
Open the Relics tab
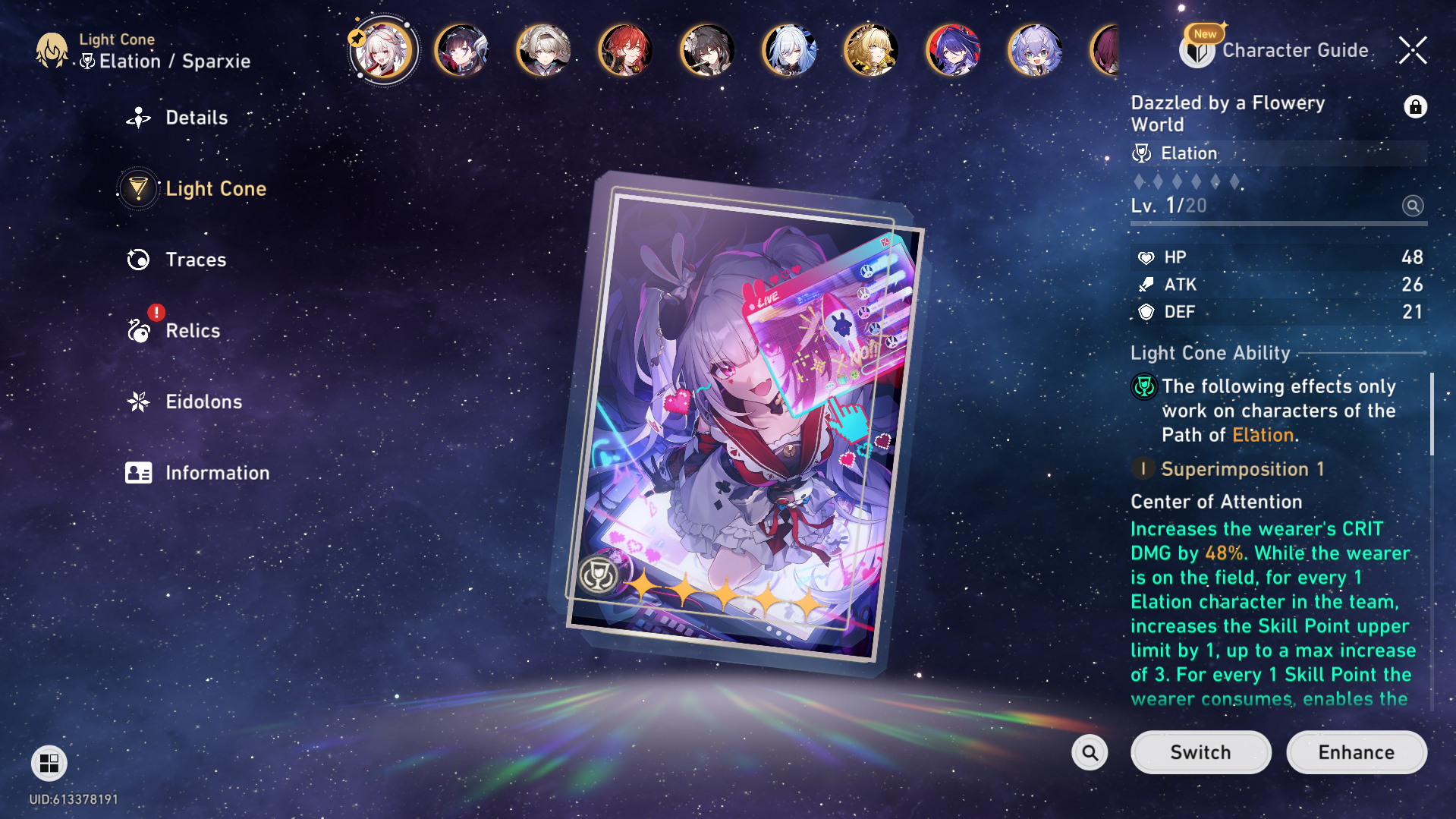[193, 331]
